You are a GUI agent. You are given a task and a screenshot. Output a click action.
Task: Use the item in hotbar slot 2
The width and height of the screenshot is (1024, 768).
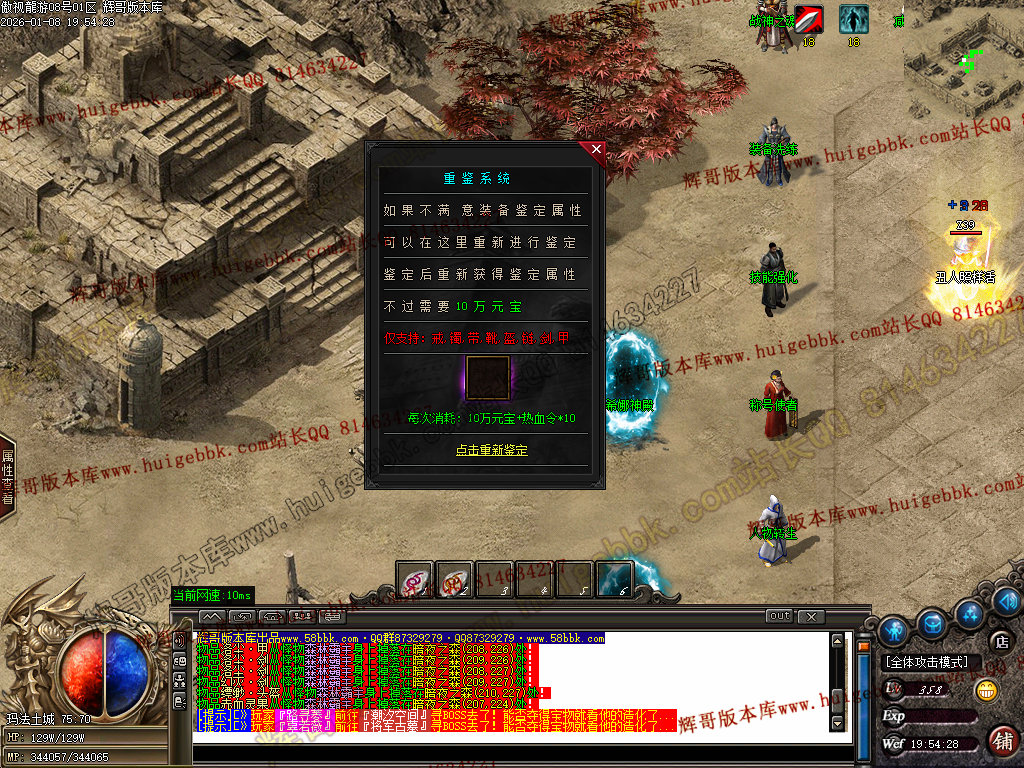(x=455, y=580)
